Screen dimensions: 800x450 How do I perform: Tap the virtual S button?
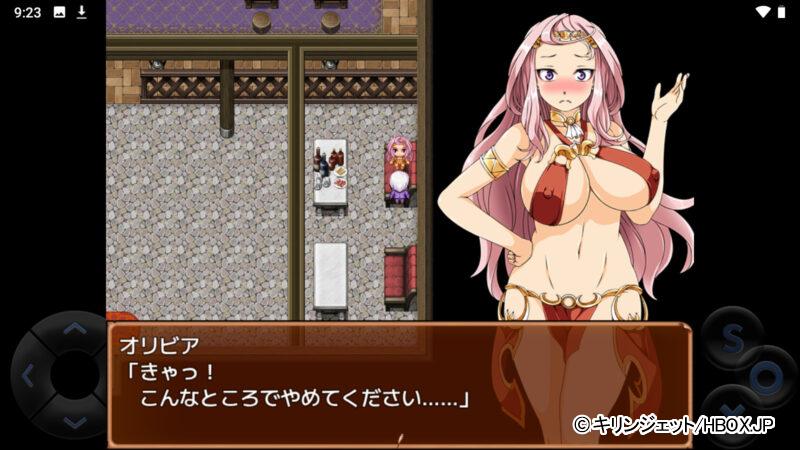click(731, 337)
